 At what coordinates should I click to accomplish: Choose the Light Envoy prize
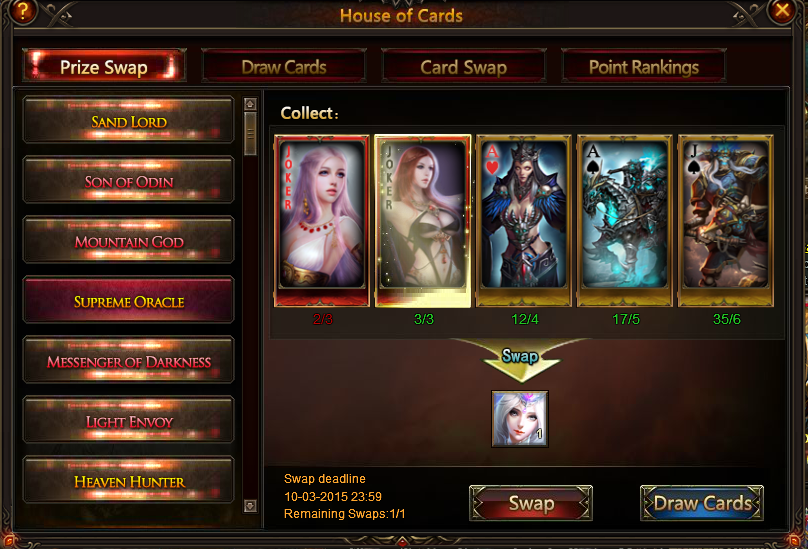point(128,421)
